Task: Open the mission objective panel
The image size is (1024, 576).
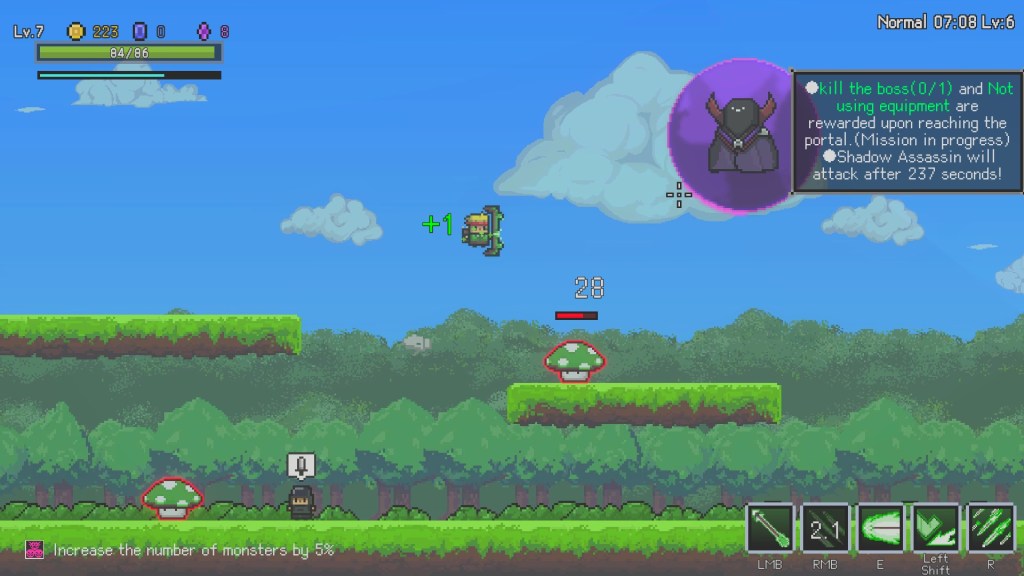Action: 908,131
